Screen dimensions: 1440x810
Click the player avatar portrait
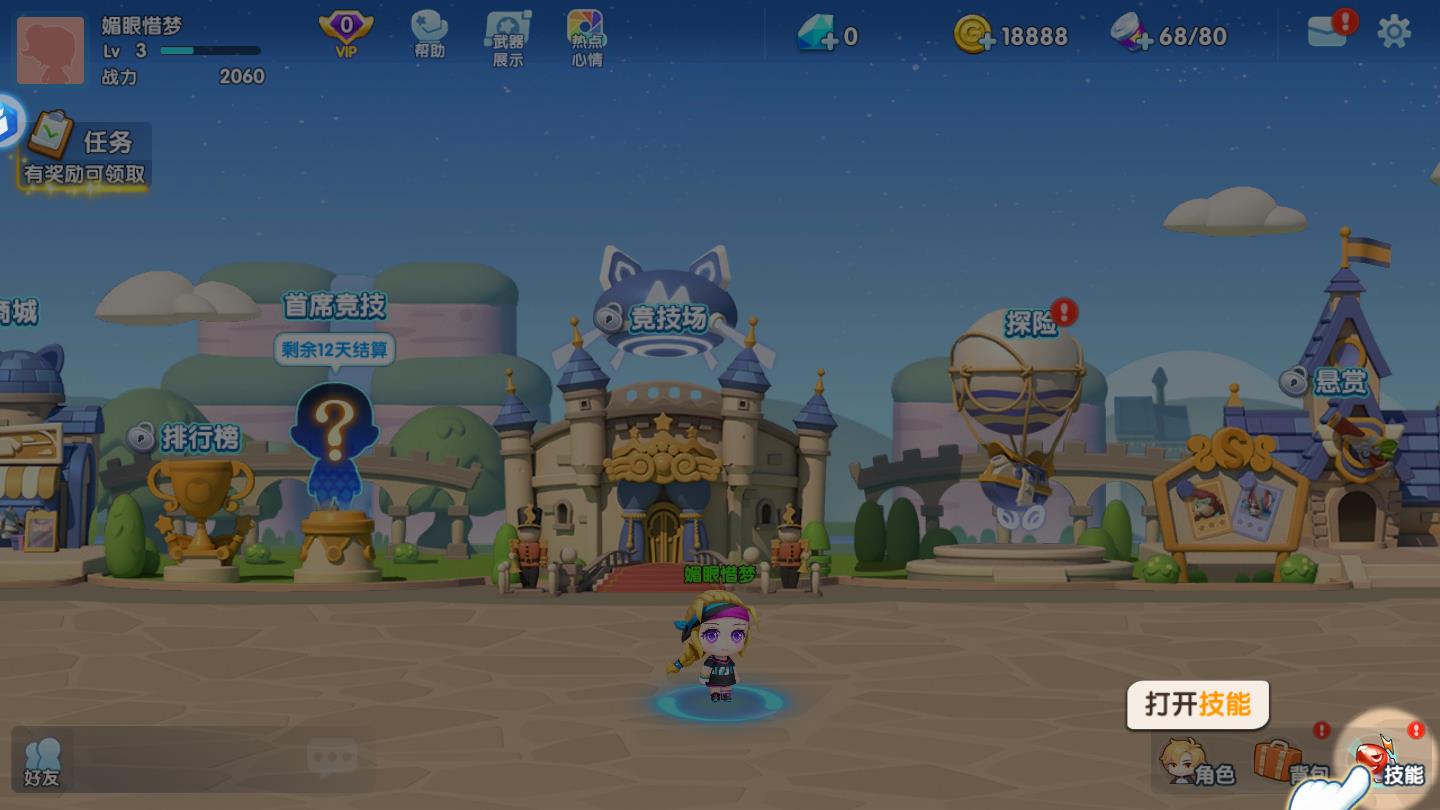51,50
